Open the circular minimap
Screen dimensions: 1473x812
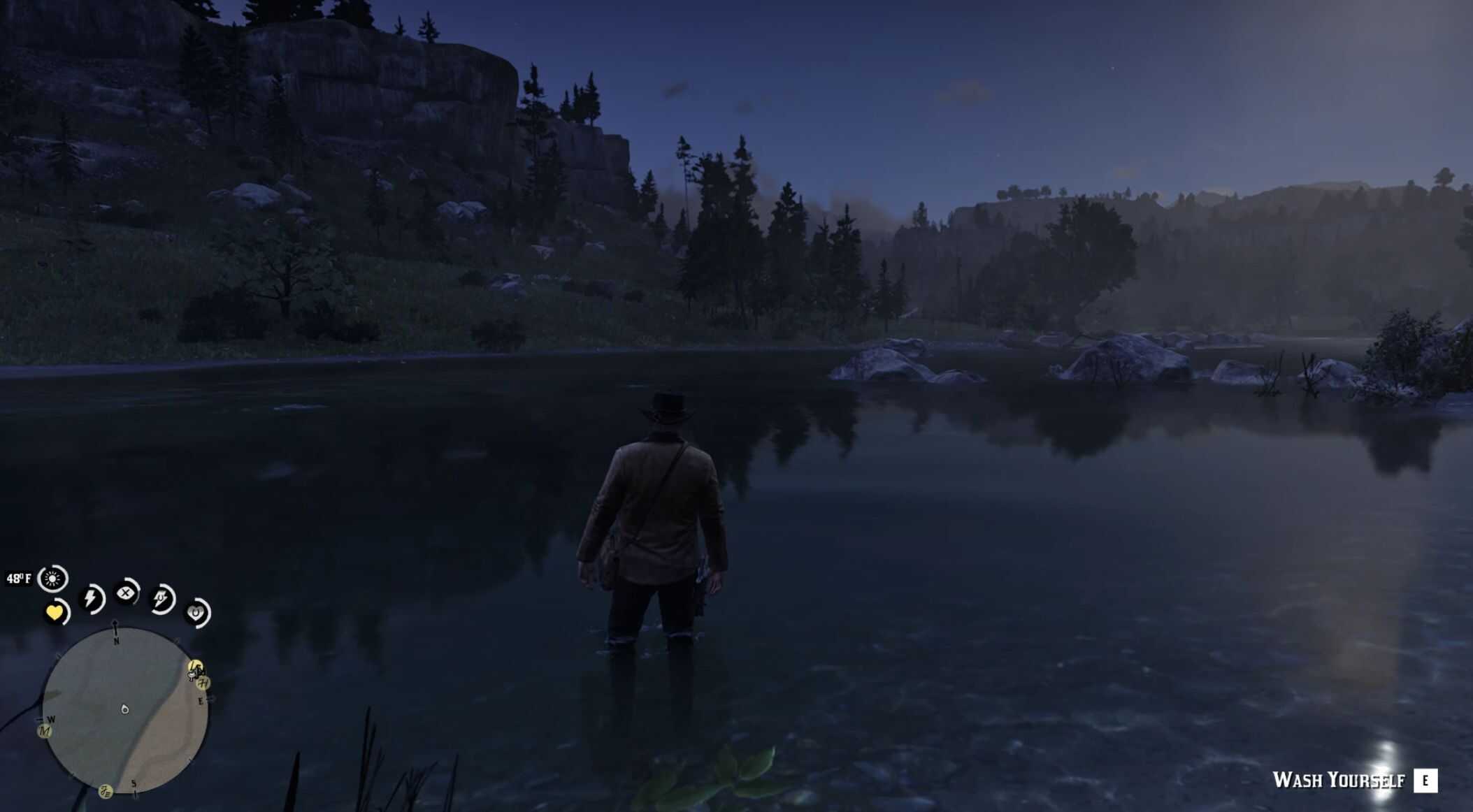coord(124,709)
